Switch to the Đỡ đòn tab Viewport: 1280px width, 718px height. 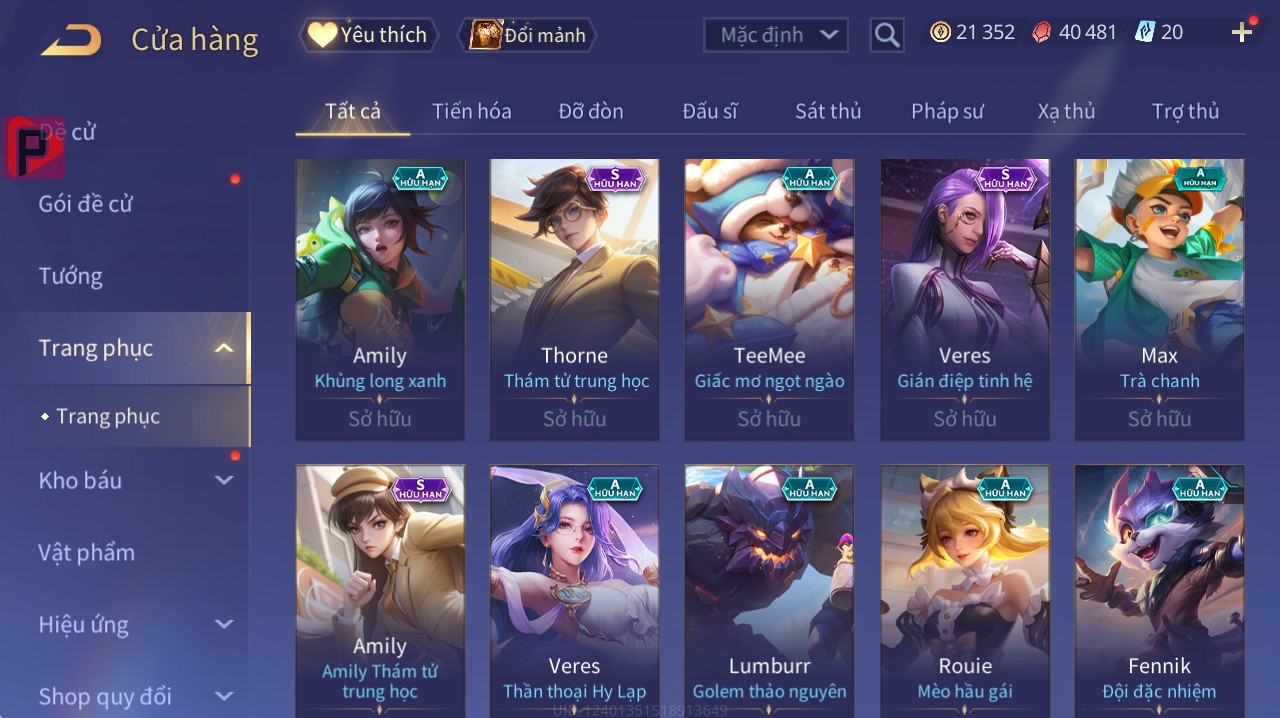click(x=590, y=111)
